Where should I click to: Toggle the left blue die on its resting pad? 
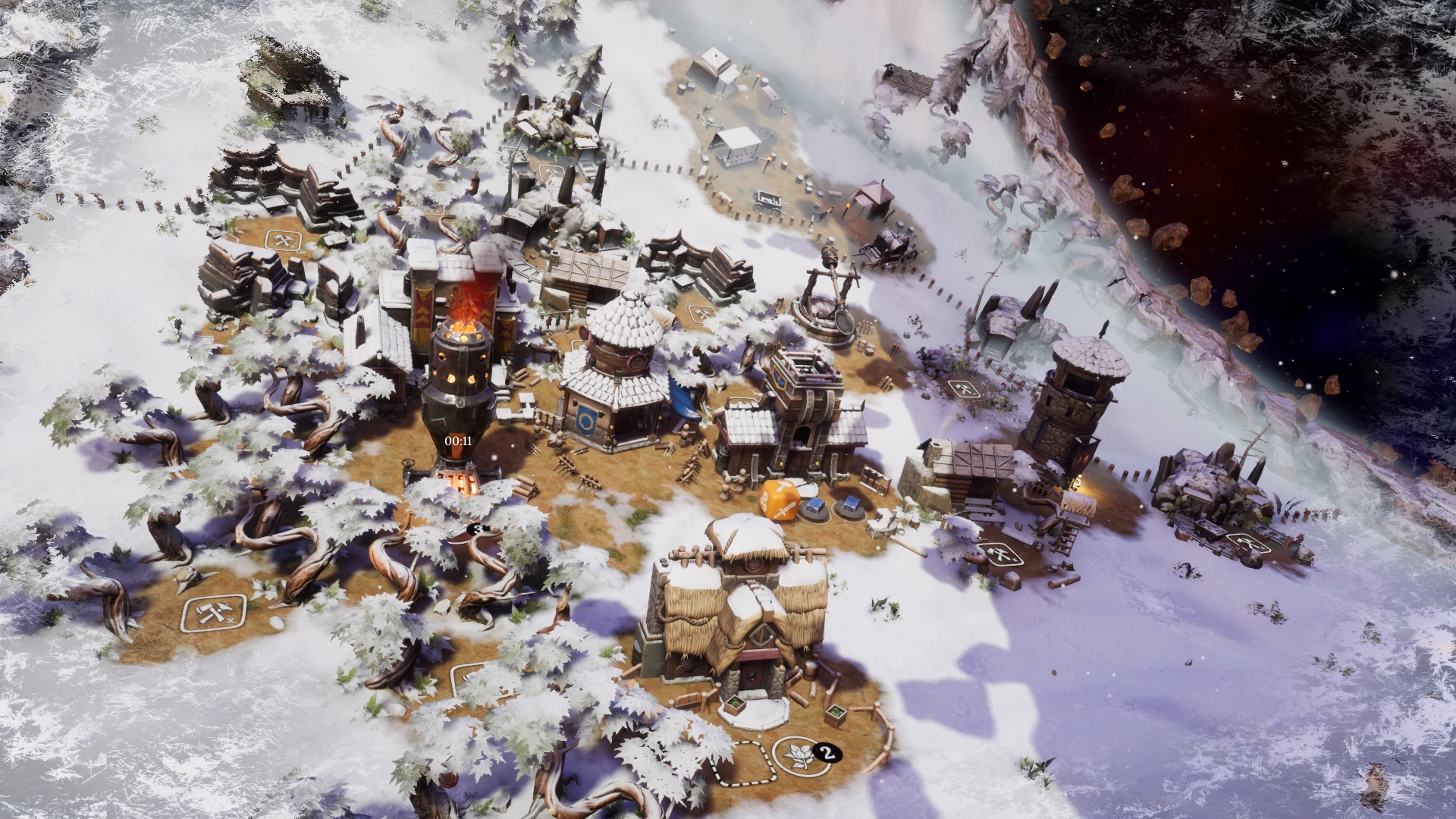pos(815,507)
